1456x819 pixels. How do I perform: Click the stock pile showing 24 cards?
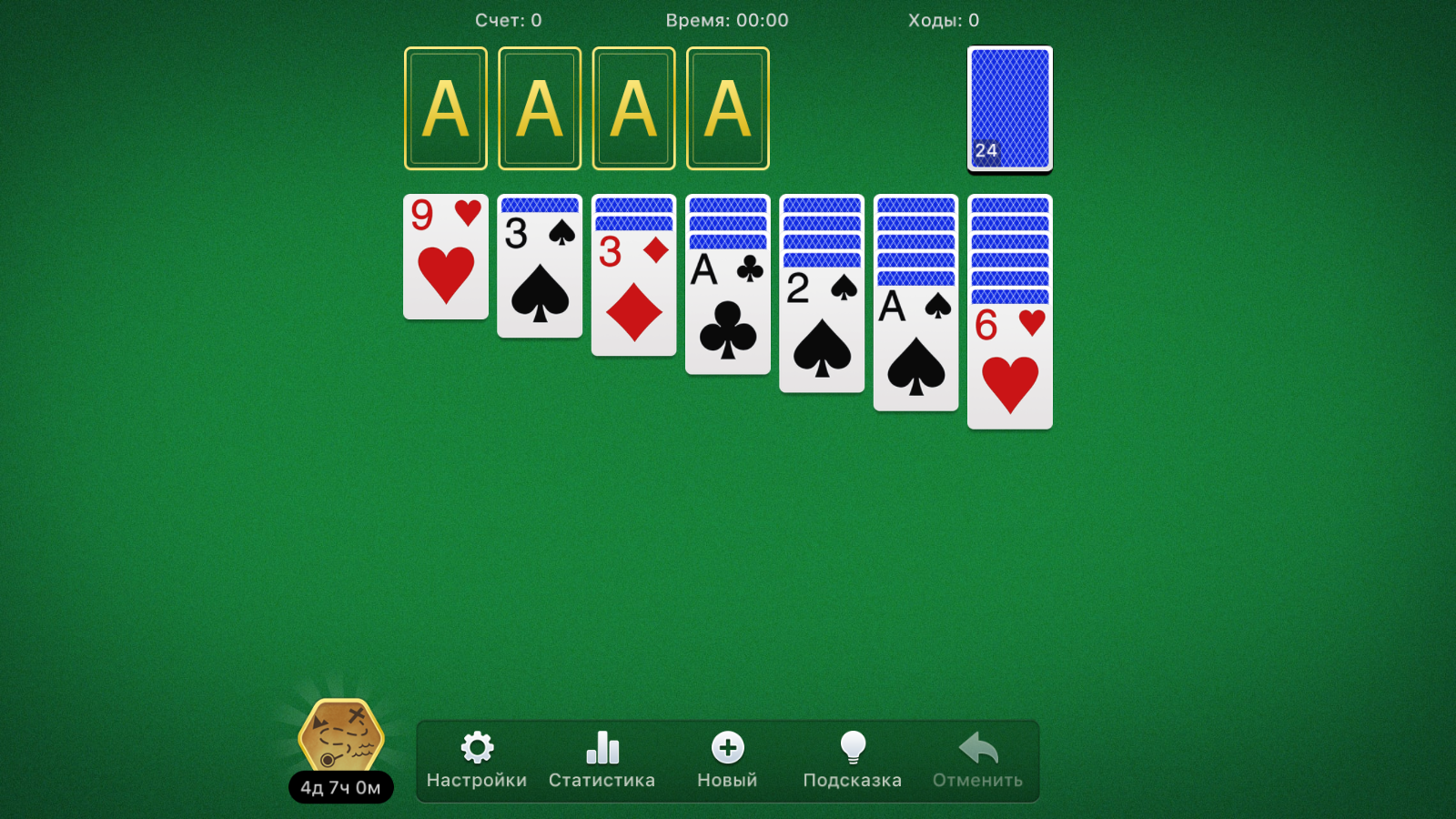pyautogui.click(x=1008, y=107)
